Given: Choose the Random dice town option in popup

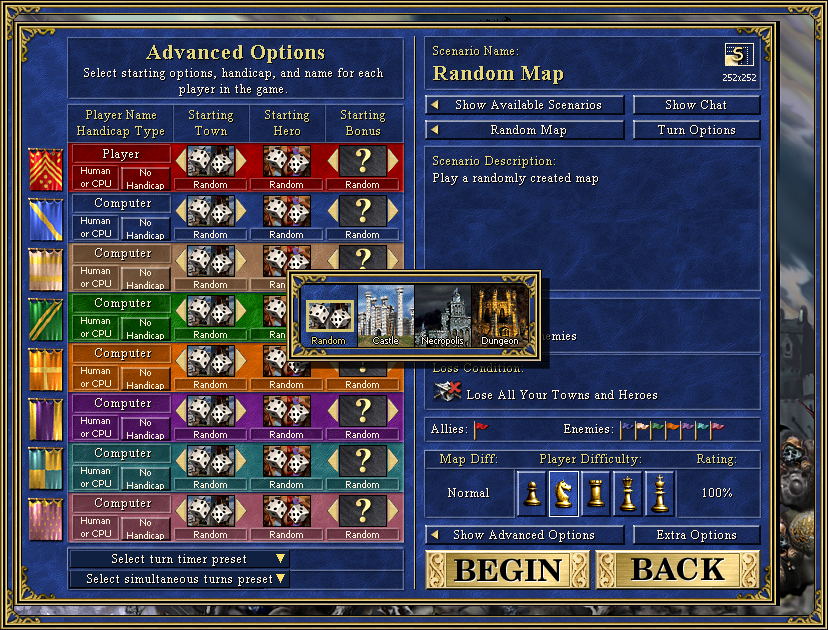Looking at the screenshot, I should coord(328,316).
